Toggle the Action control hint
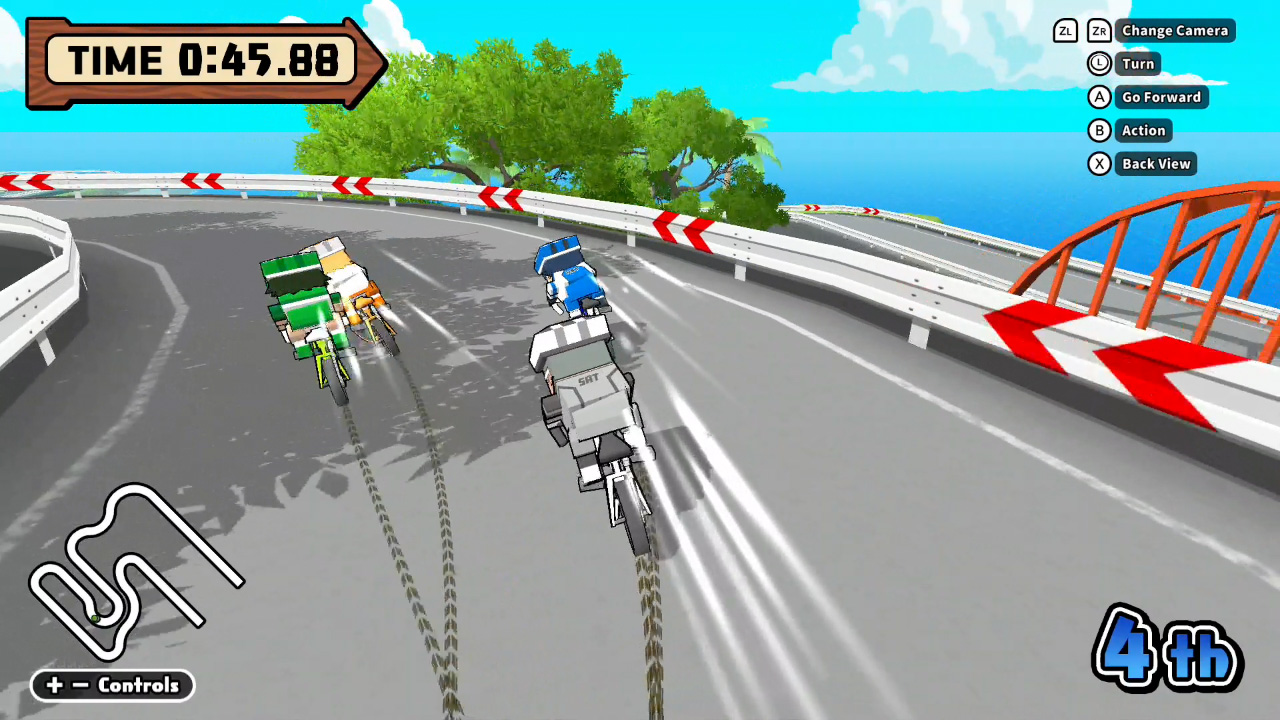Viewport: 1280px width, 720px height. point(1143,130)
